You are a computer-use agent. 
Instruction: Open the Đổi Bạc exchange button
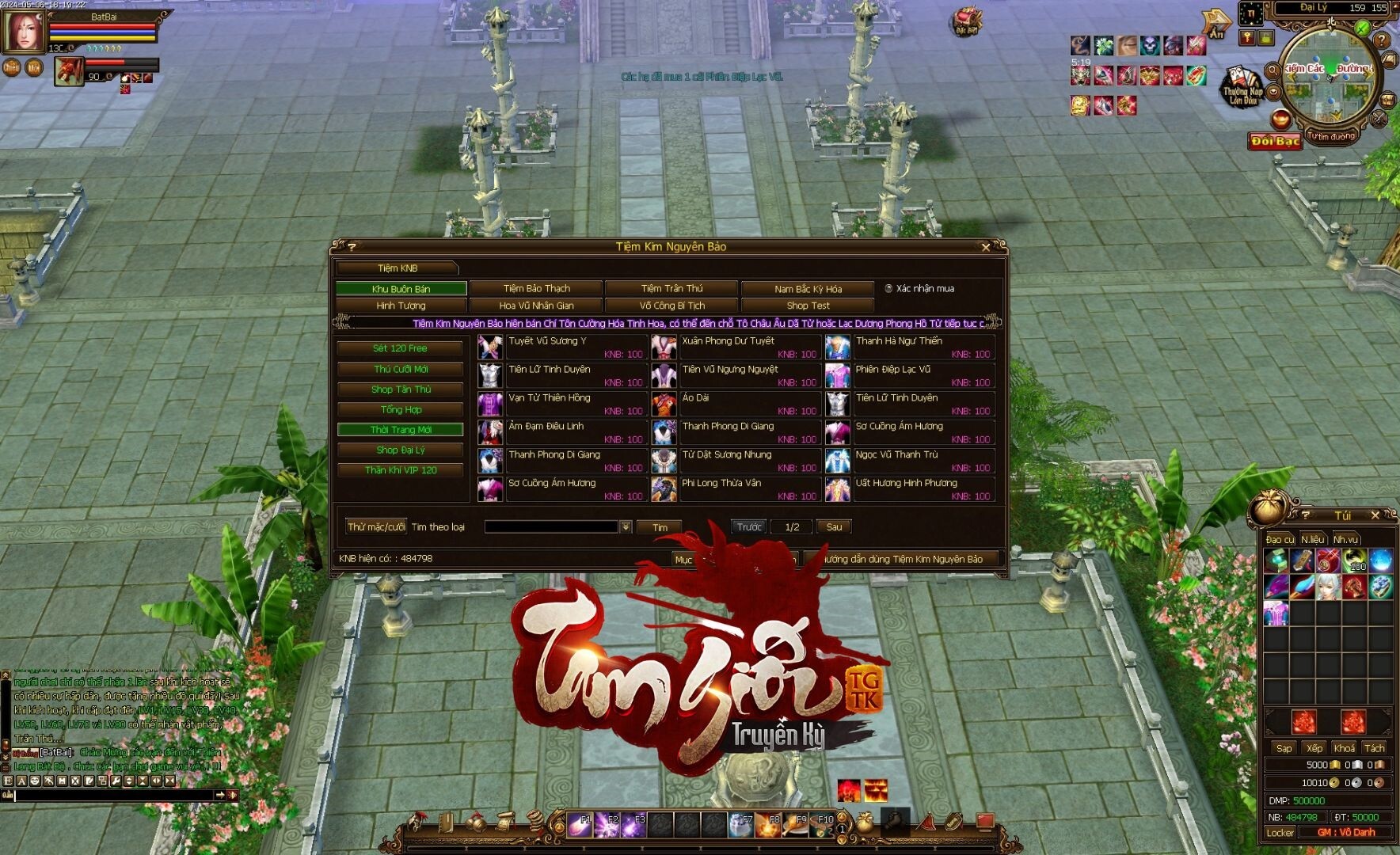(x=1275, y=141)
